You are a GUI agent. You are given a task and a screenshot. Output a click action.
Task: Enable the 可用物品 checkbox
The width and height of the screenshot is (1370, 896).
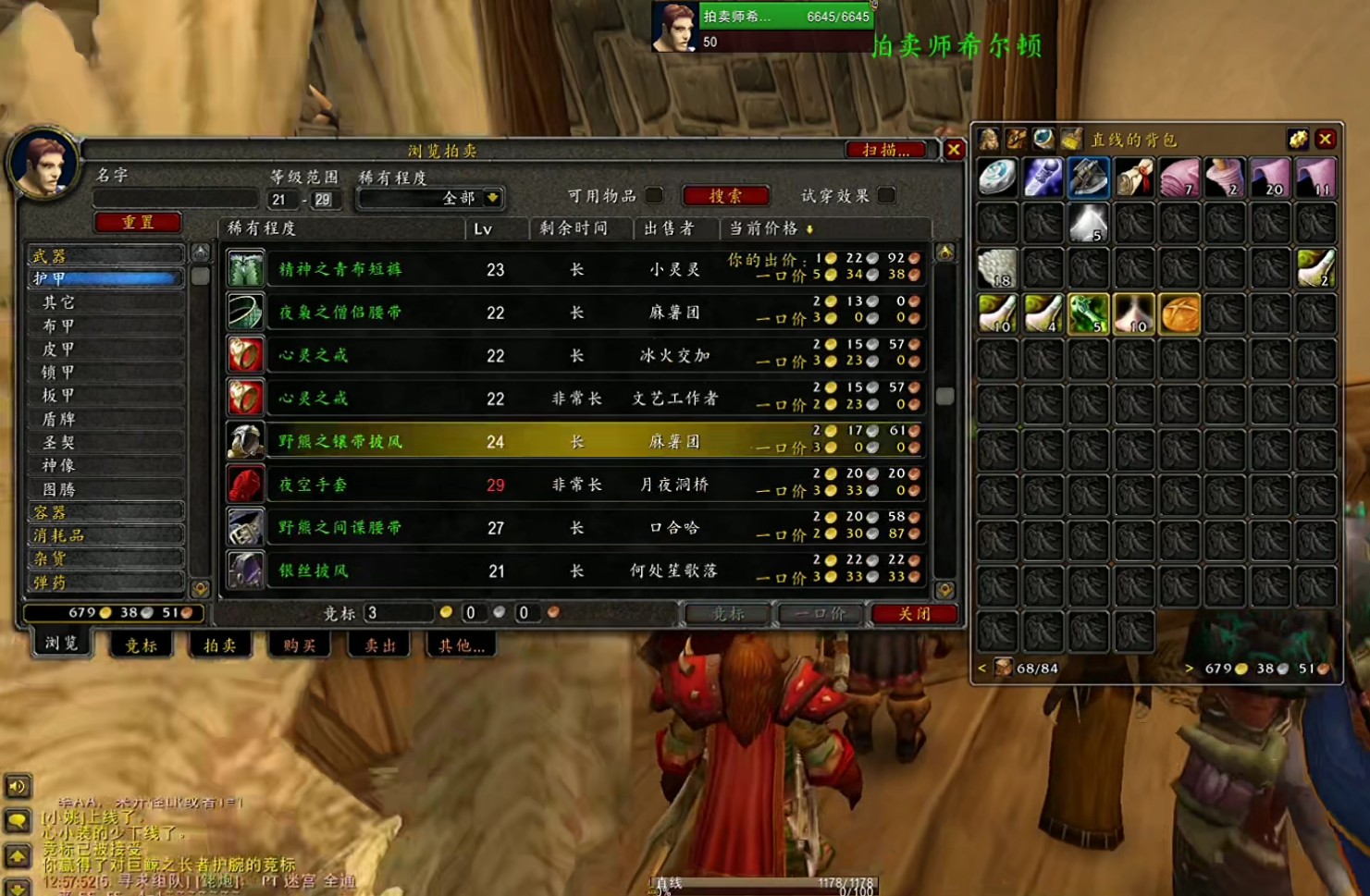655,196
